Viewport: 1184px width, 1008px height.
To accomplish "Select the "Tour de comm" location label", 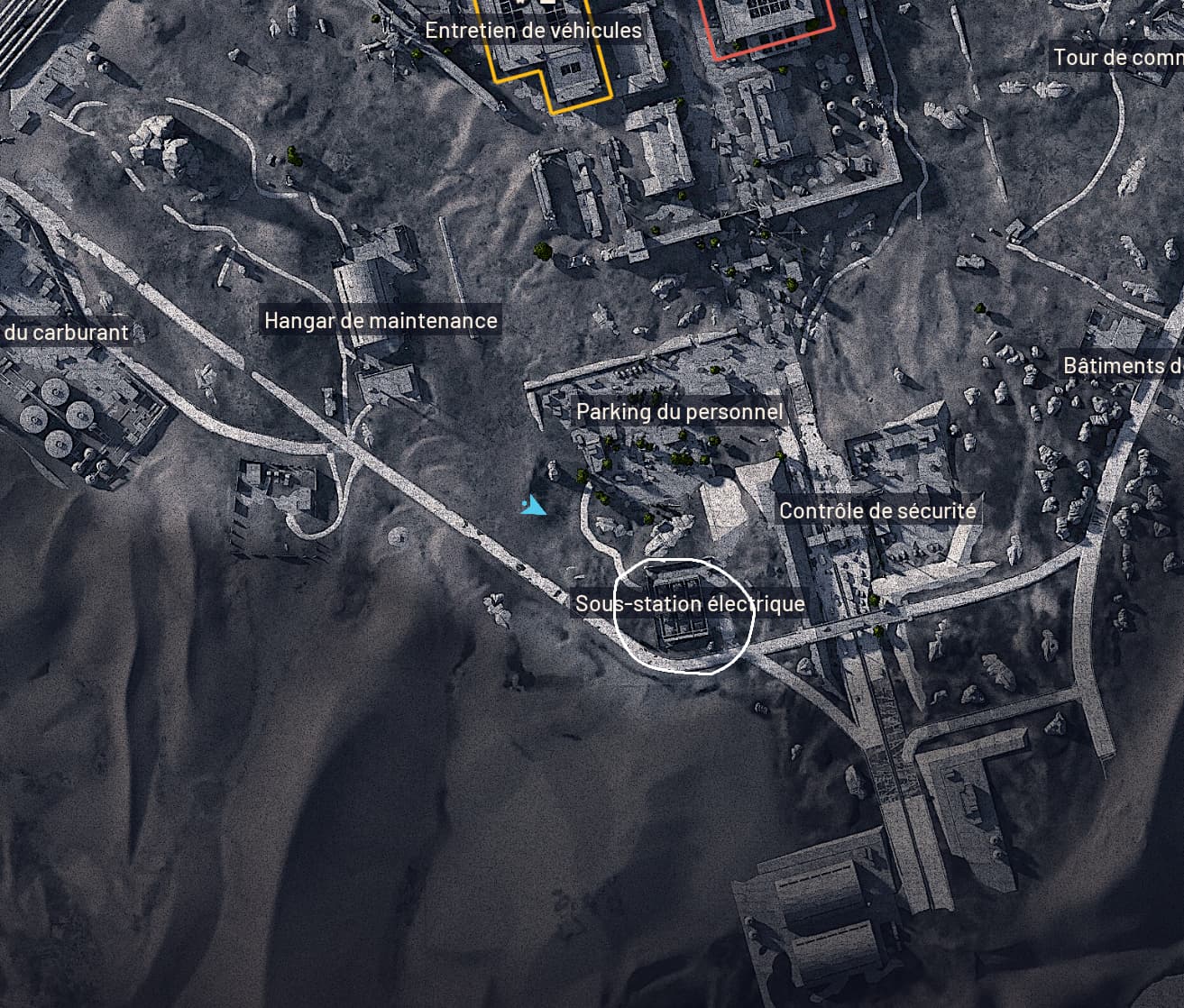I will (x=1117, y=59).
